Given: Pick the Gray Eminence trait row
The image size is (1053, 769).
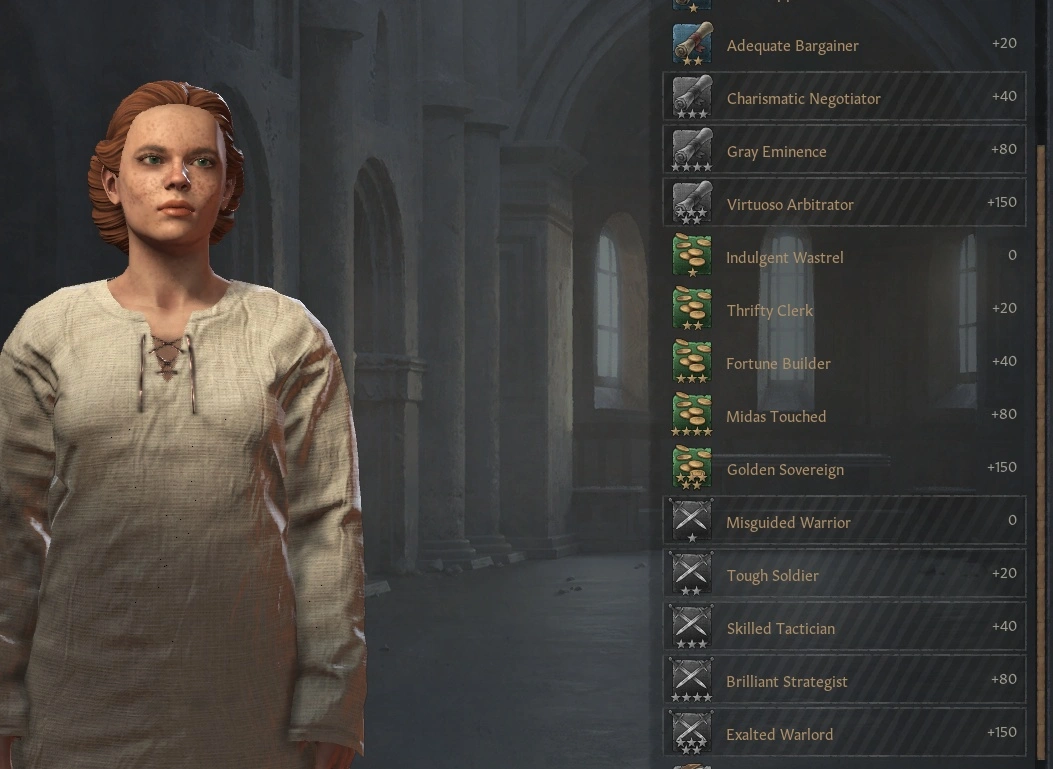Looking at the screenshot, I should point(844,151).
